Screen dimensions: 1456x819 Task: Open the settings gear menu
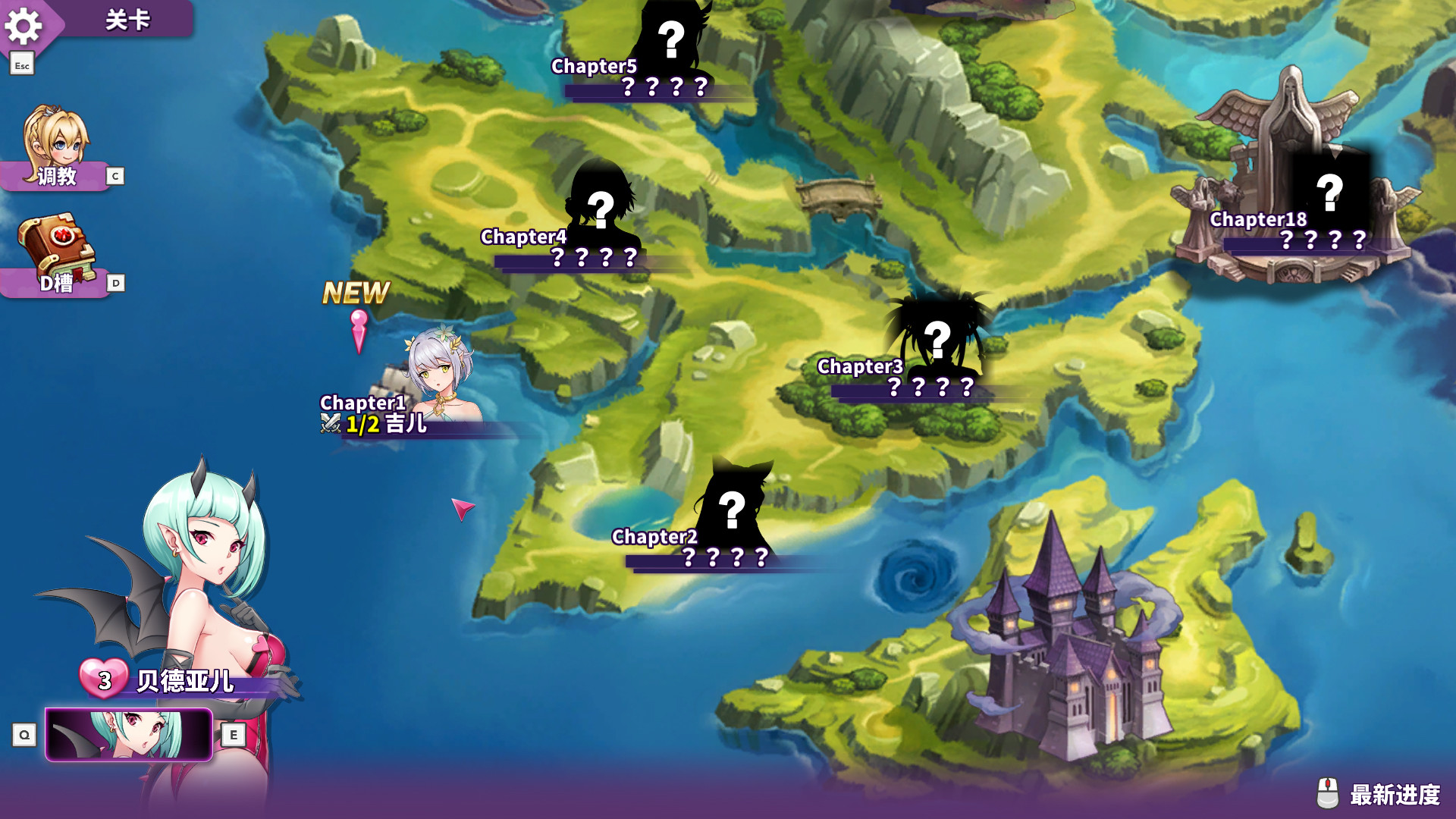[x=24, y=27]
